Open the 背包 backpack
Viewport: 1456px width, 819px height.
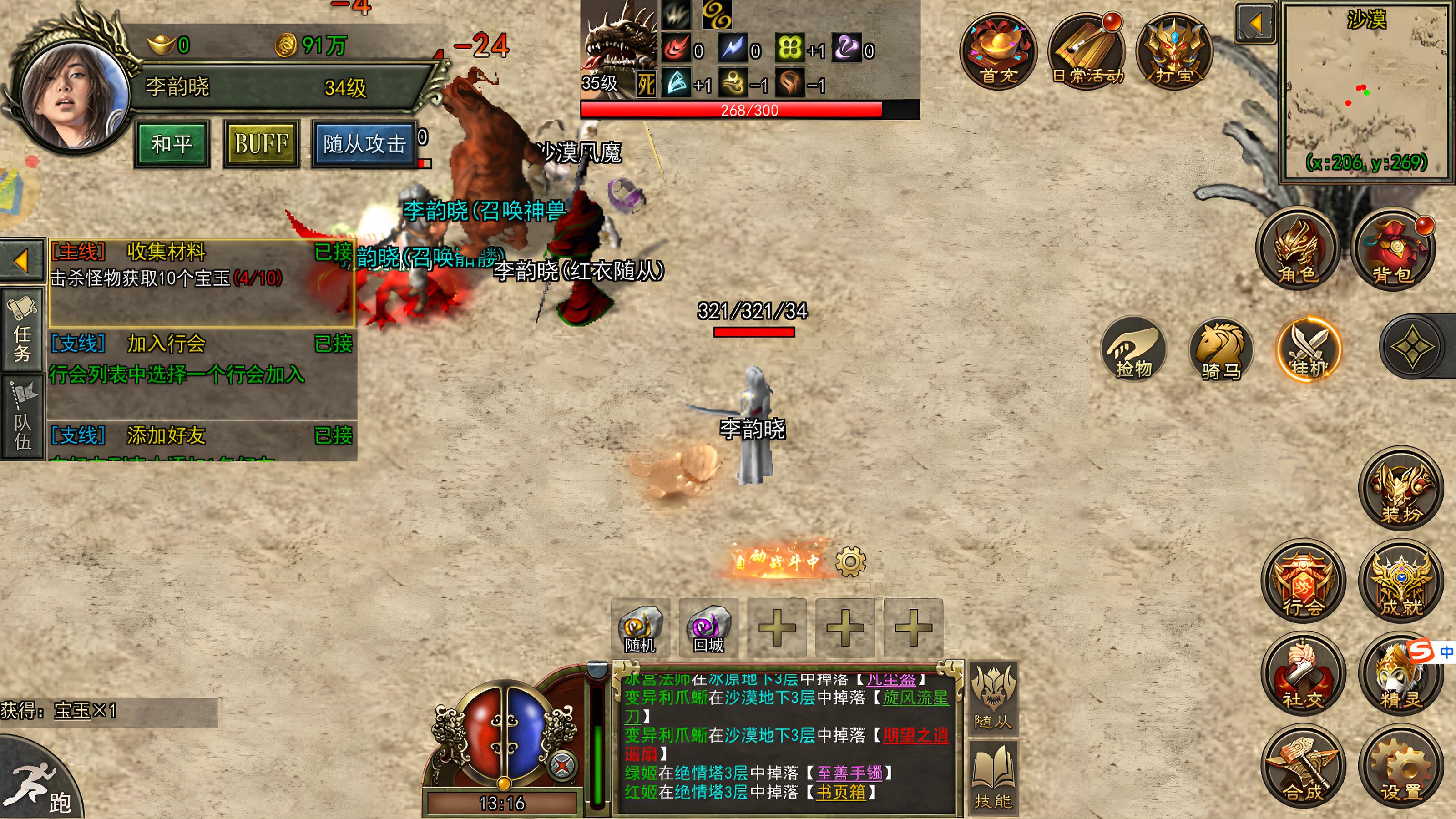coord(1392,250)
